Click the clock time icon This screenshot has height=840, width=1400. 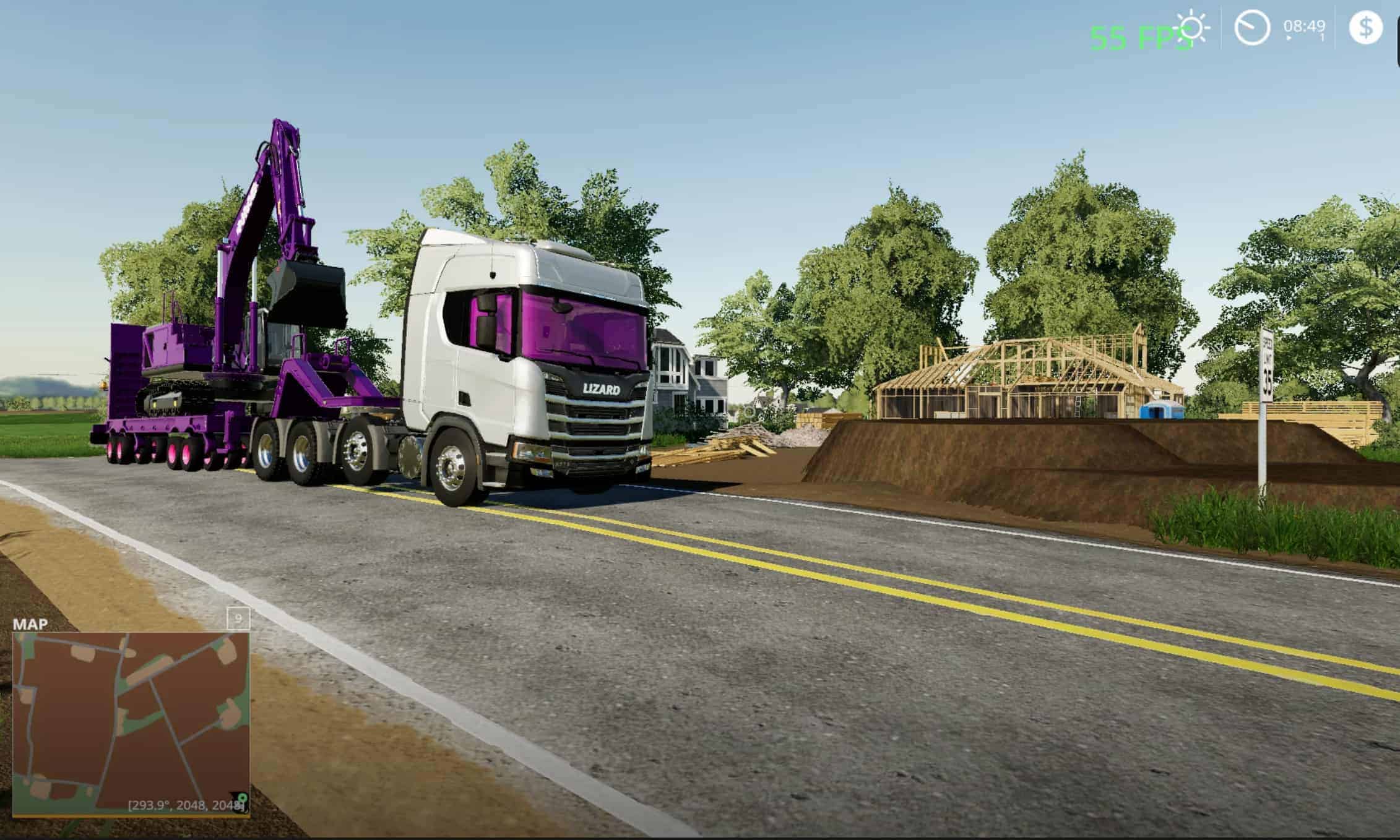coord(1251,28)
